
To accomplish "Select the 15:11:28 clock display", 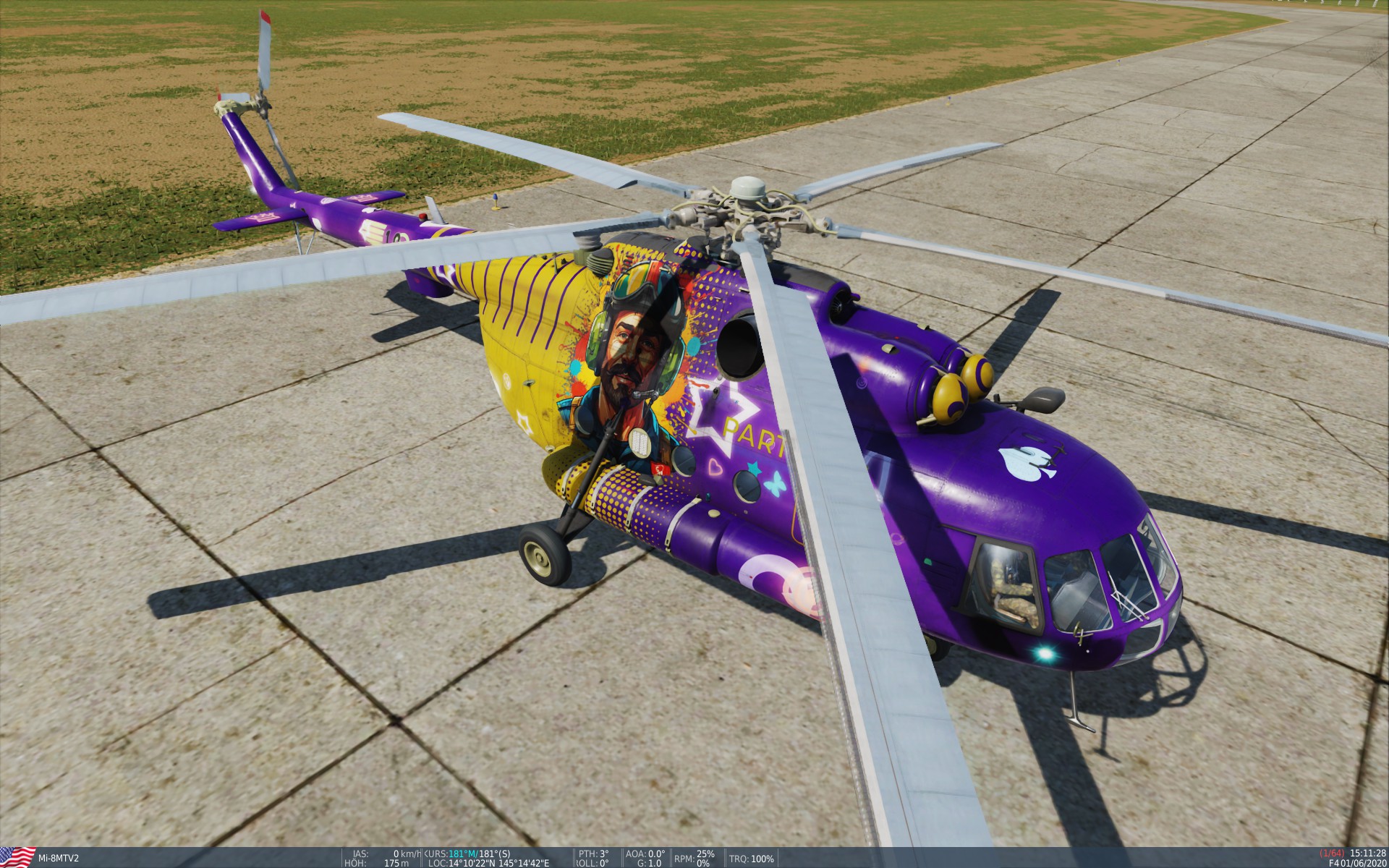I will click(1367, 852).
